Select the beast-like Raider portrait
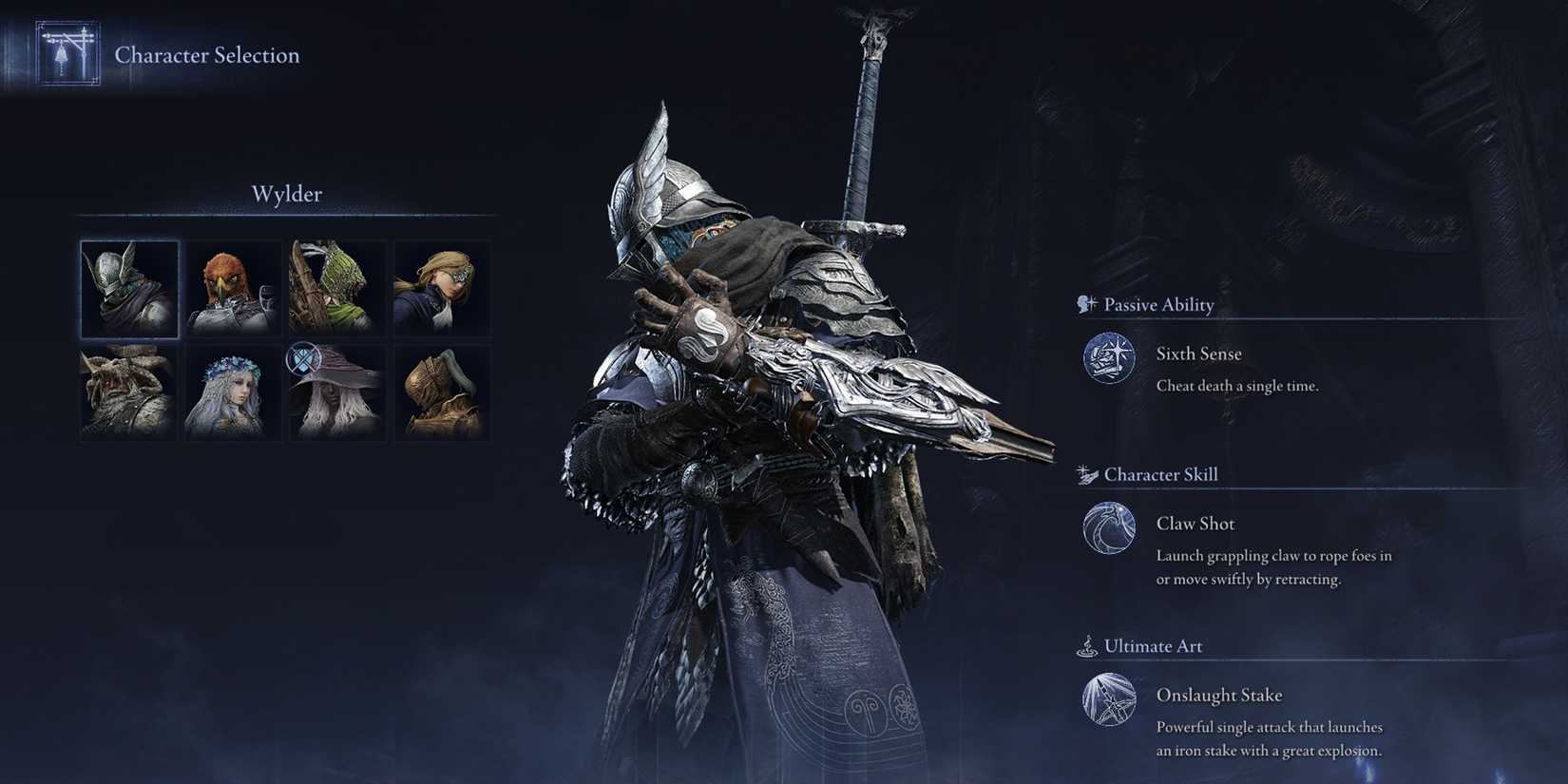 pos(128,393)
